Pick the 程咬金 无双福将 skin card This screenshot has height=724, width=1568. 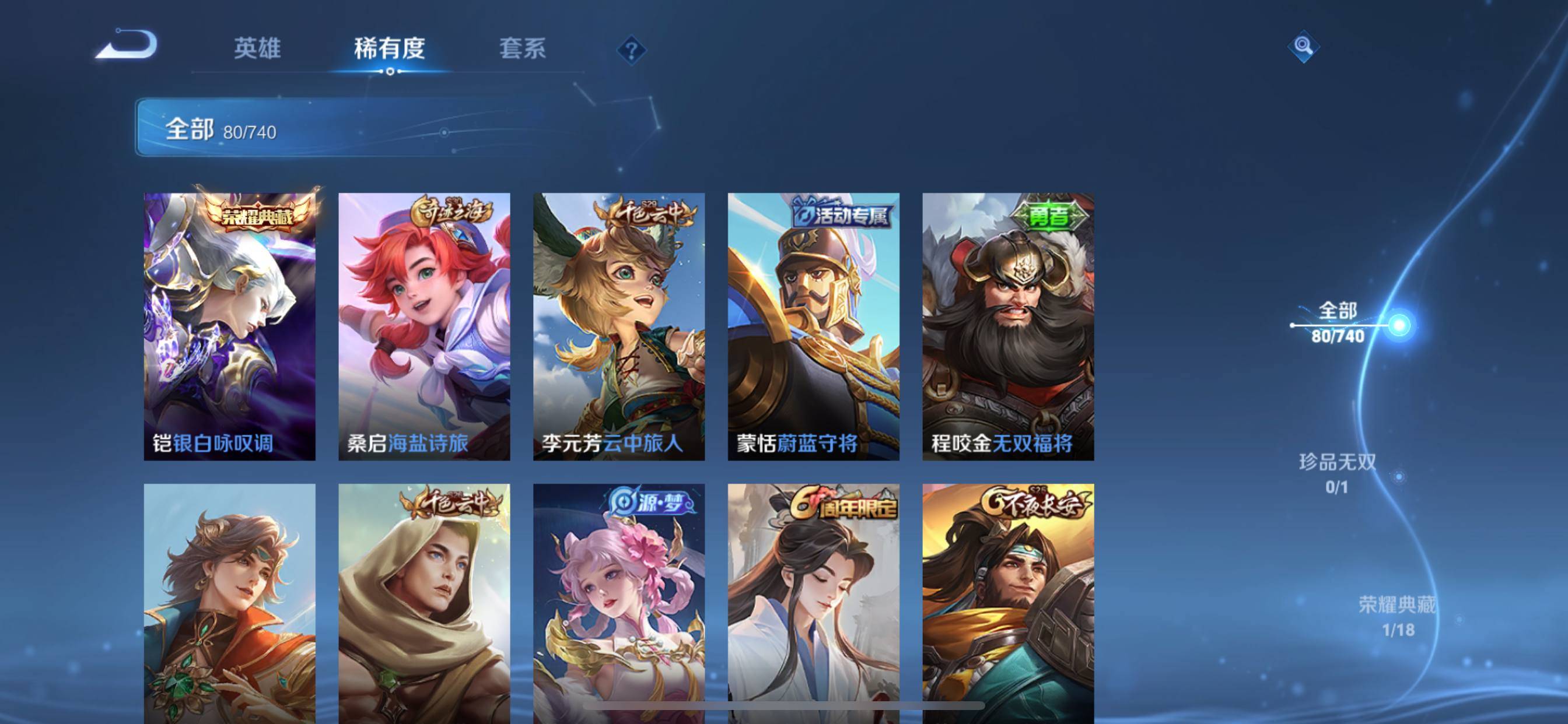click(1008, 326)
